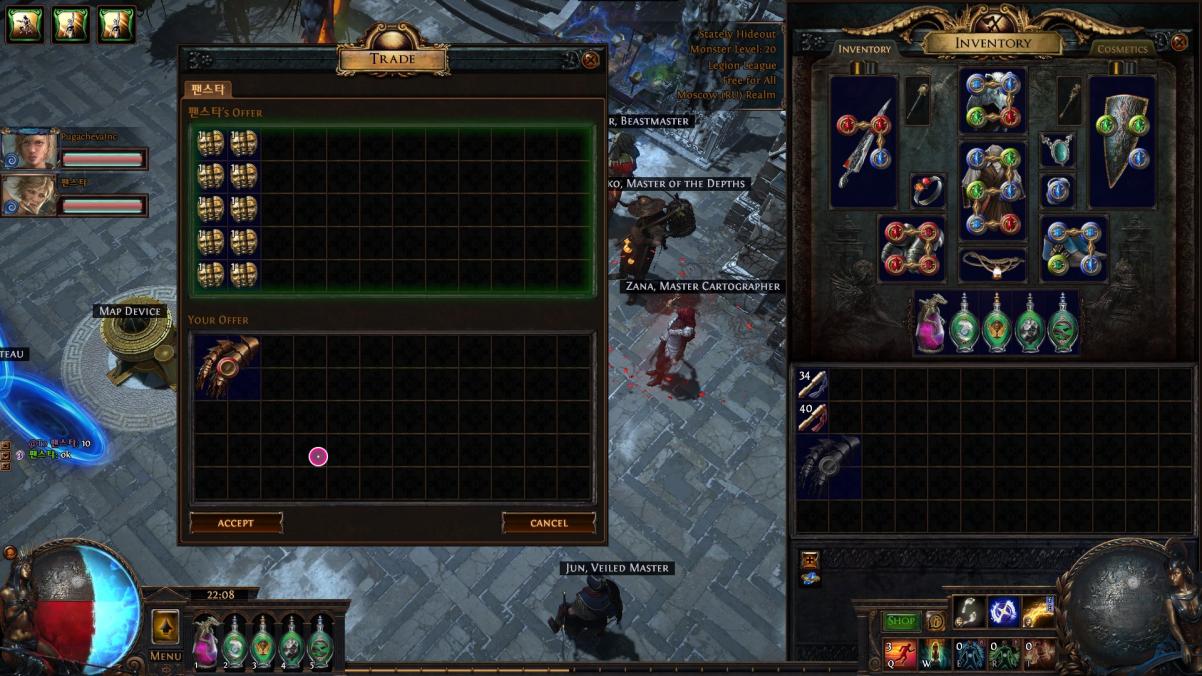Choose the equipped boots slot

(x=1073, y=249)
